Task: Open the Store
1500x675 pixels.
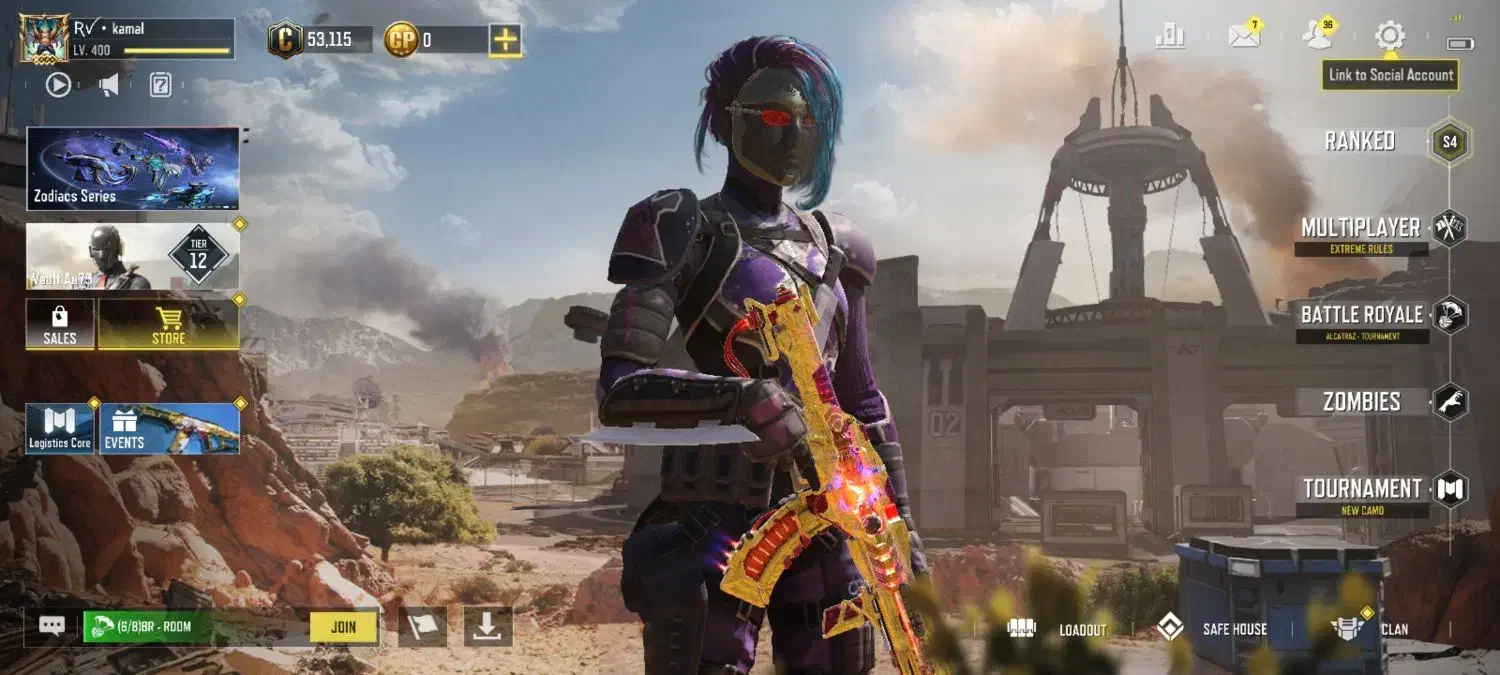Action: click(x=168, y=324)
